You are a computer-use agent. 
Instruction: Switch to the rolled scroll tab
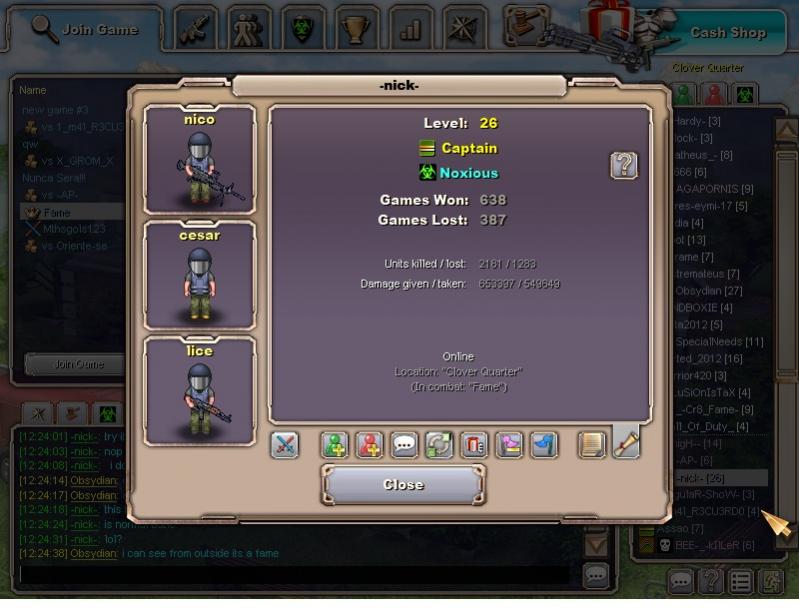coord(626,442)
